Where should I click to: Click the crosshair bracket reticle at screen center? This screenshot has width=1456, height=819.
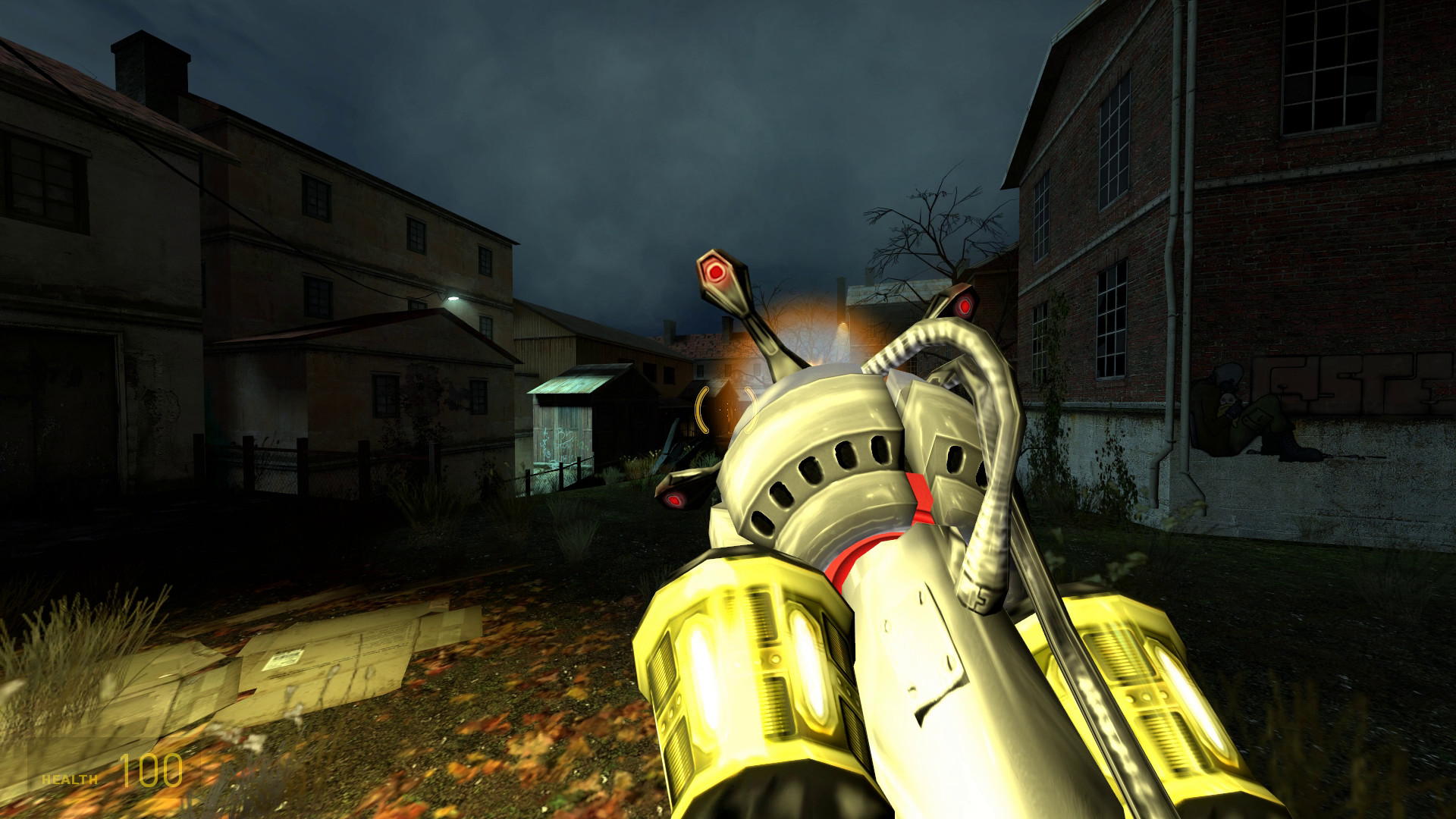tap(726, 409)
